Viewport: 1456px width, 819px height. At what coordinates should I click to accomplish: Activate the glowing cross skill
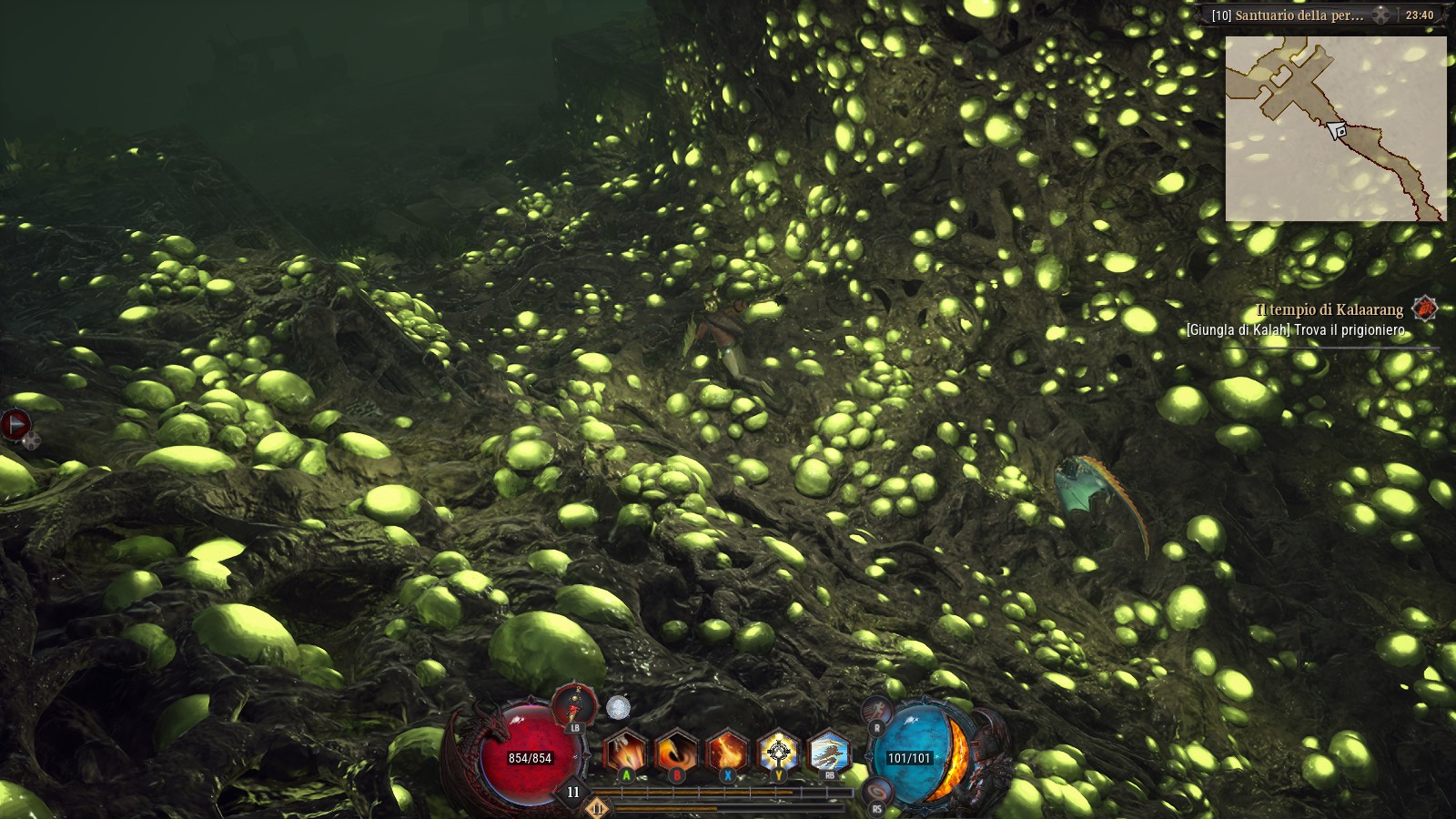pos(778,753)
